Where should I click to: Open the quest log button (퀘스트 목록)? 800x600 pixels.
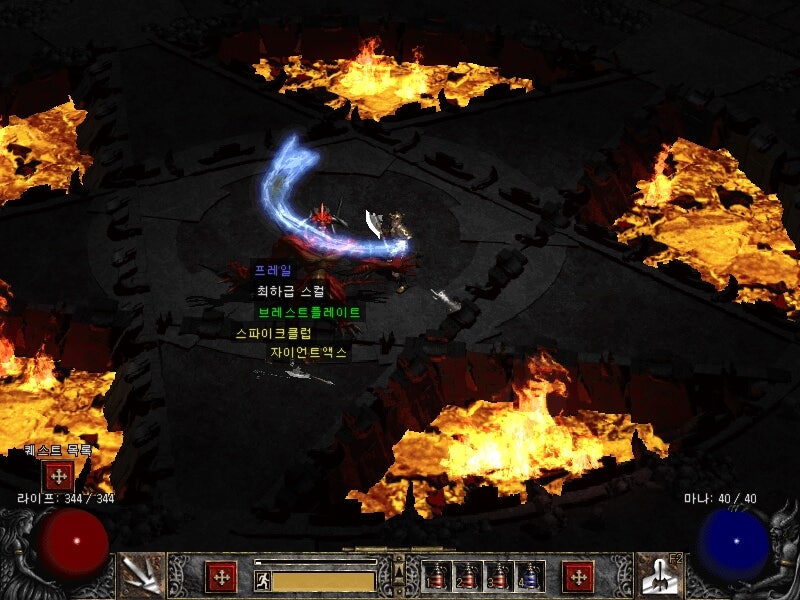58,476
